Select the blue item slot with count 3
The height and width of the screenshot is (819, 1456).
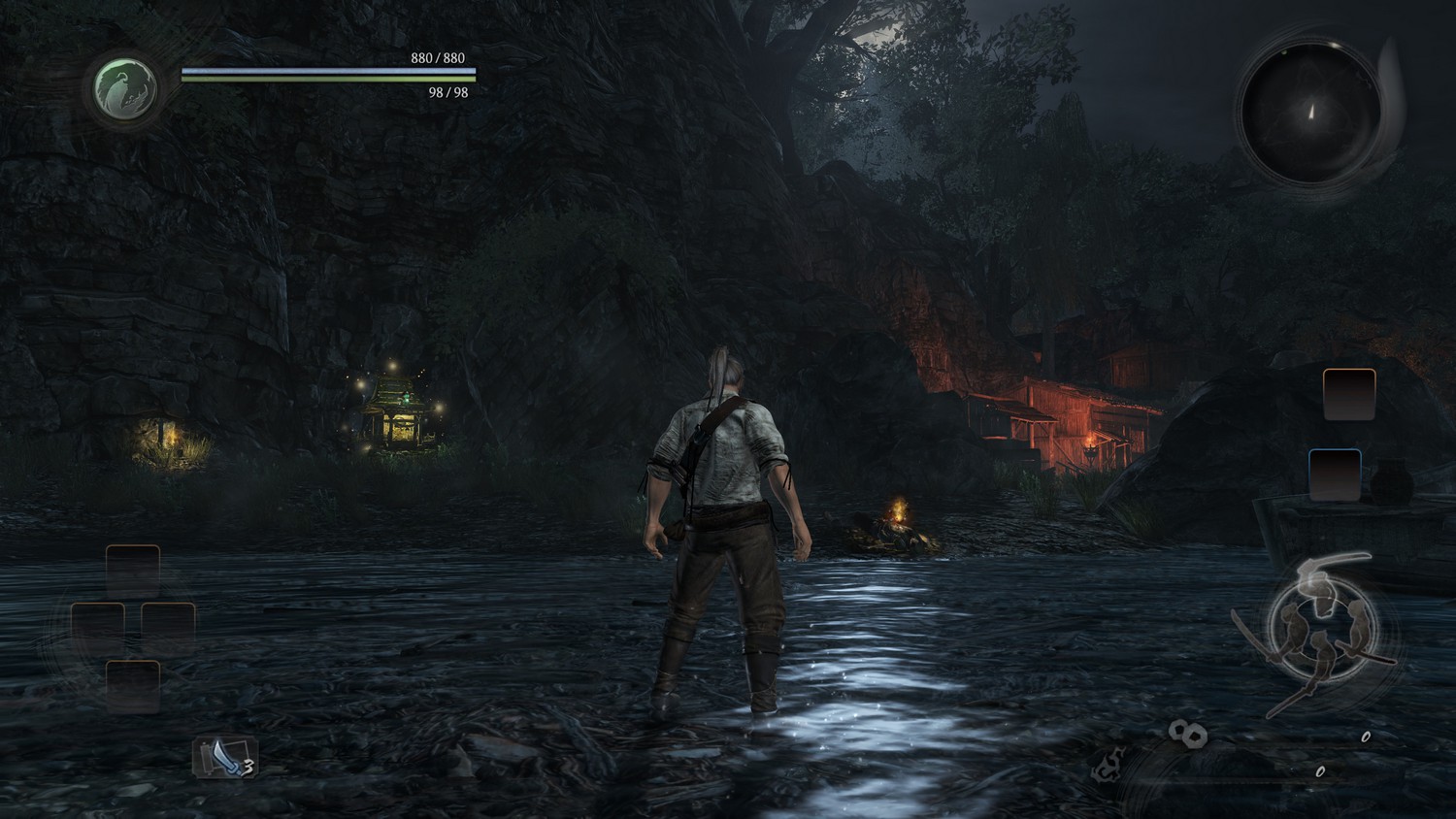(x=224, y=757)
